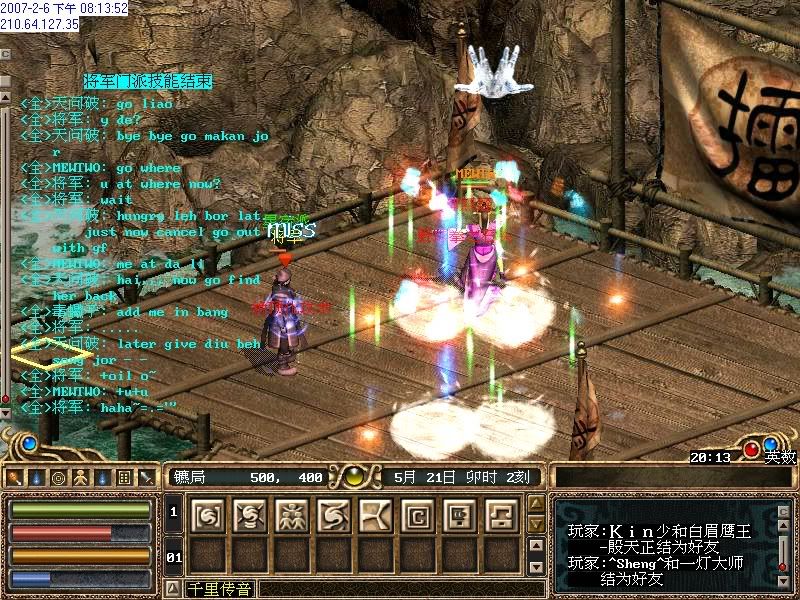The width and height of the screenshot is (800, 600).
Task: Use the three-figures skill icon
Action: coord(292,515)
